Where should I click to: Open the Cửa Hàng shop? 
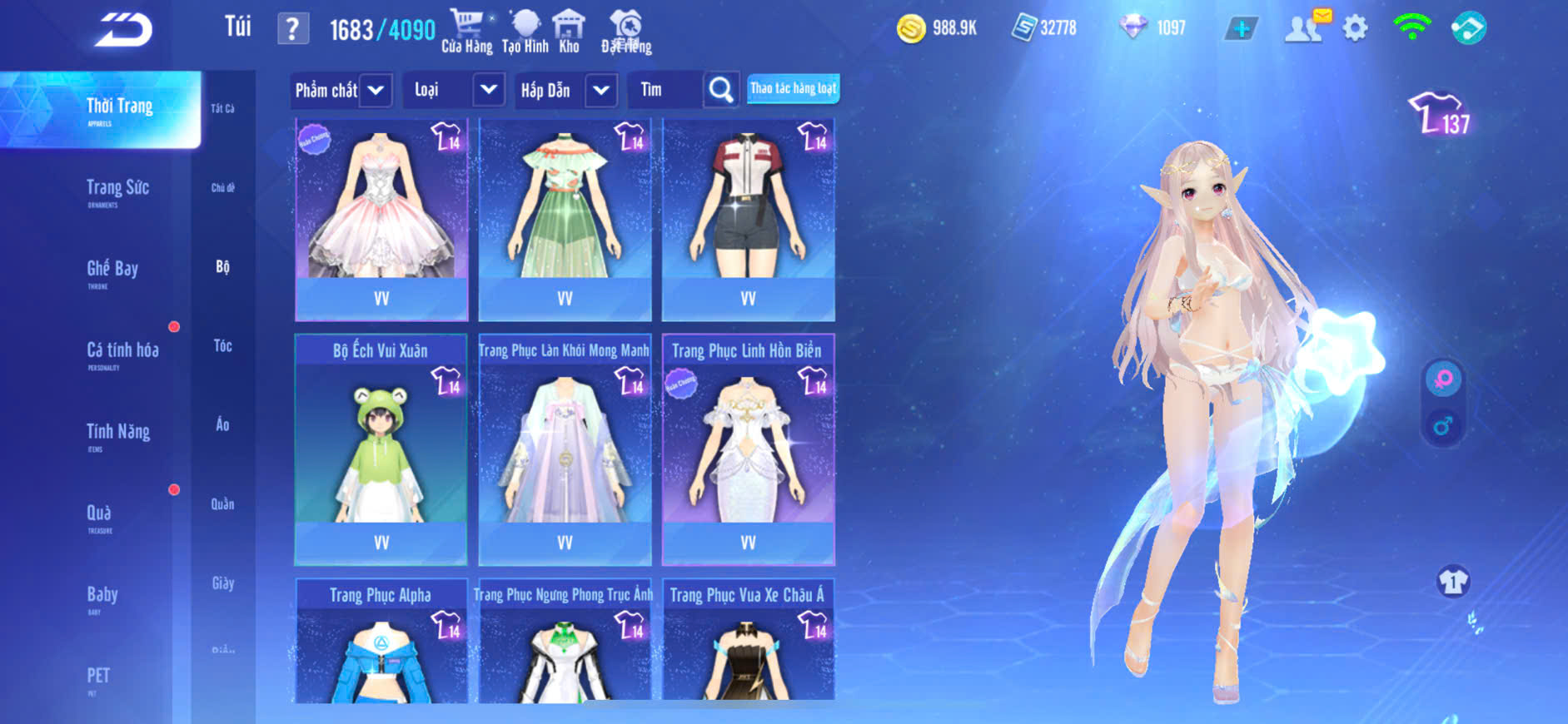click(x=466, y=32)
